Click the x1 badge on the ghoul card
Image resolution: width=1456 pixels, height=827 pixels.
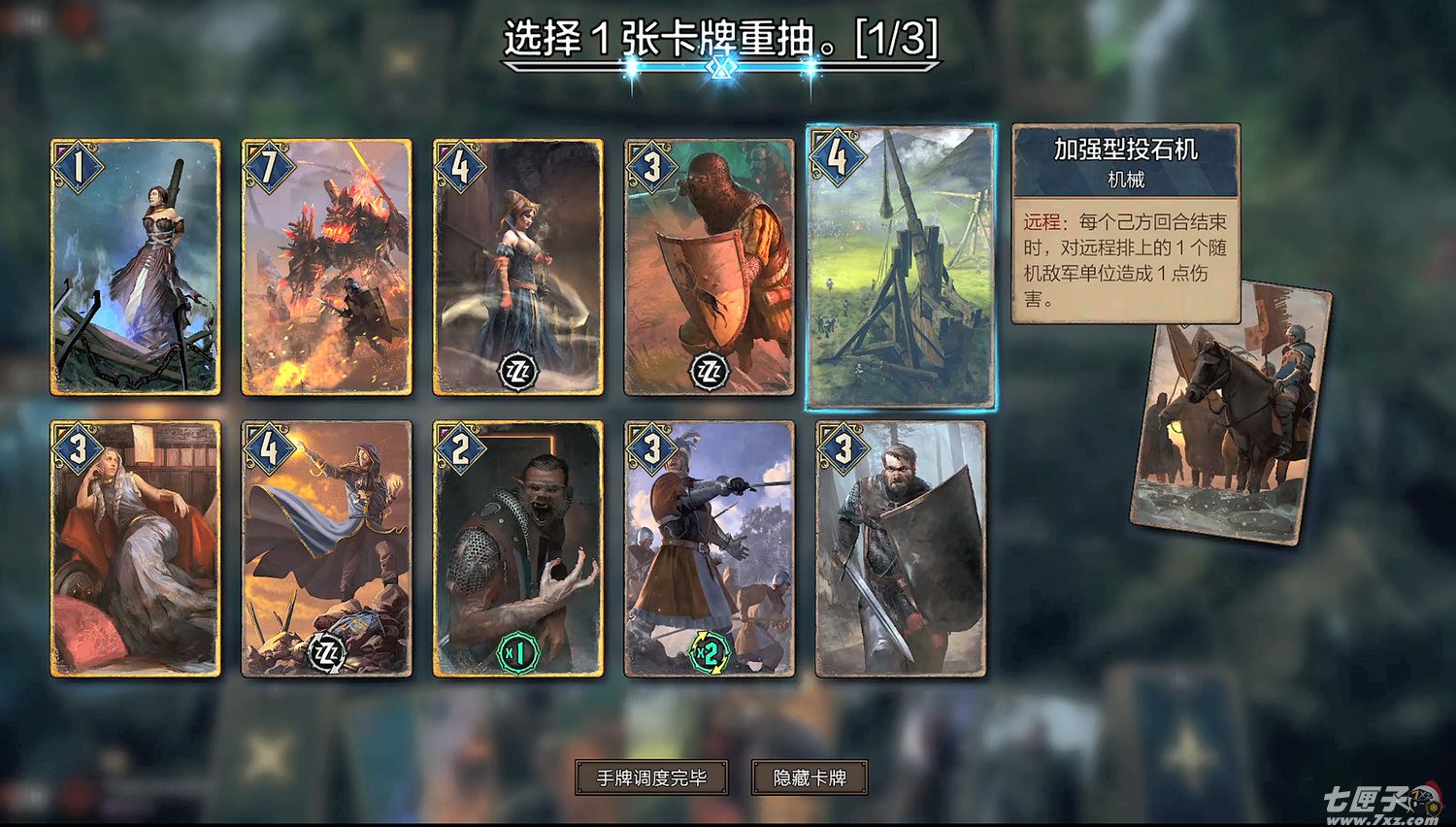pyautogui.click(x=517, y=652)
